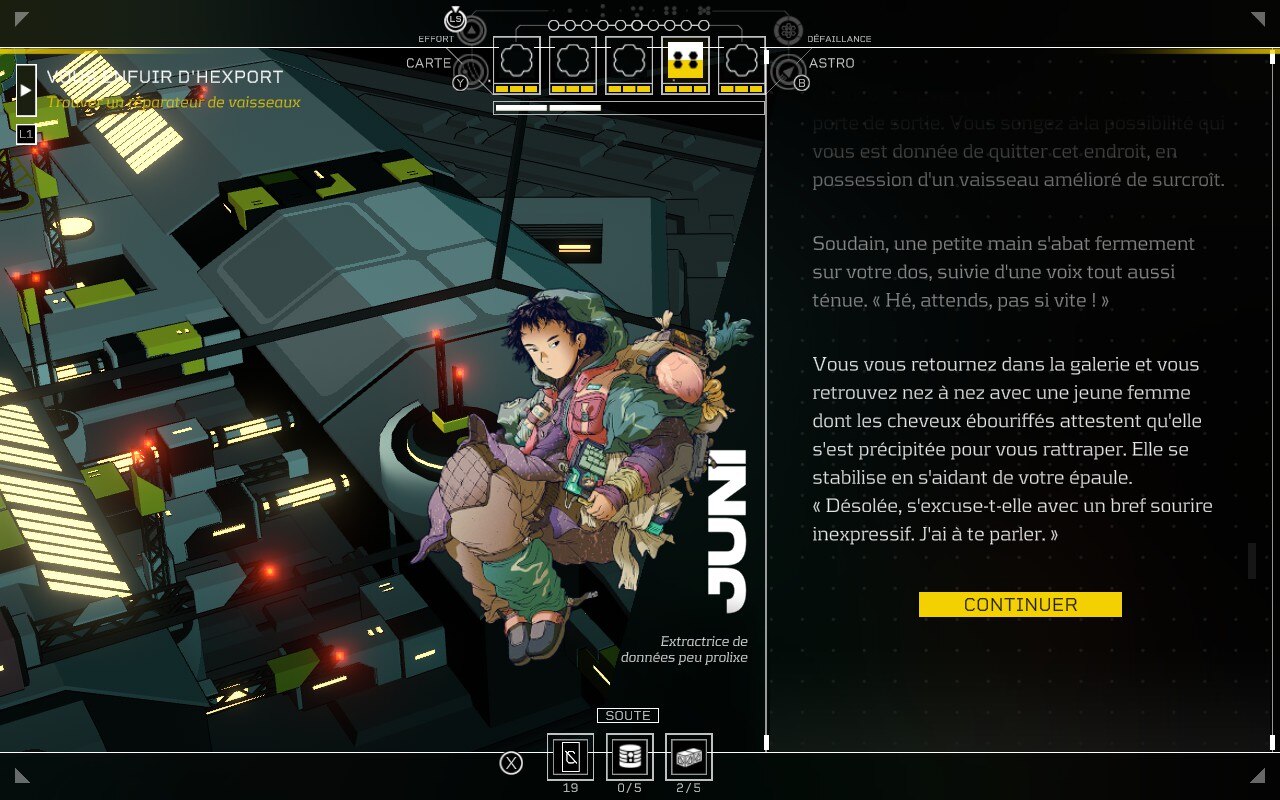1280x800 pixels.
Task: Open the Soute cargo label
Action: pyautogui.click(x=628, y=716)
